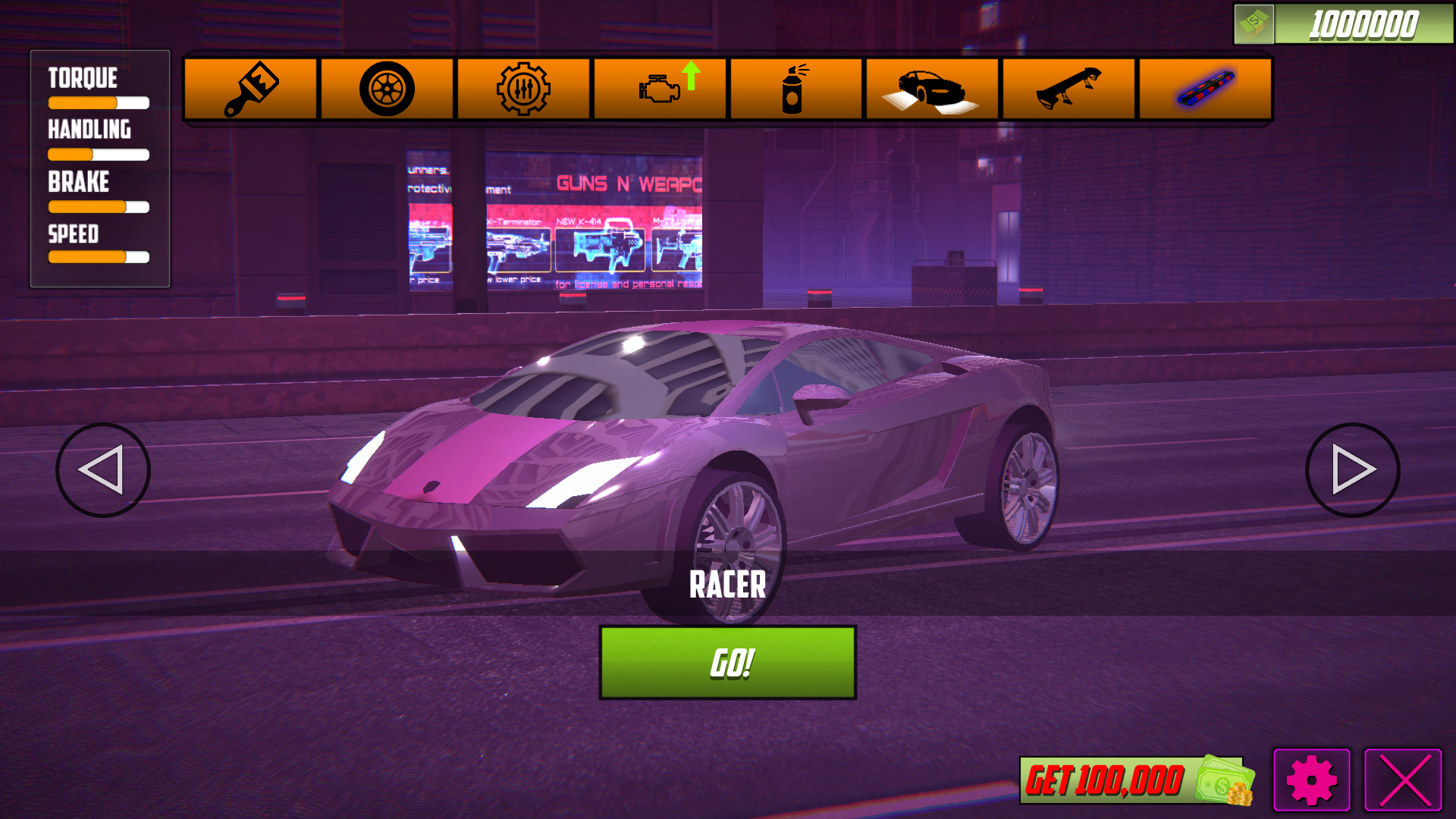1456x819 pixels.
Task: Click the TORQUE stat bar
Action: click(x=98, y=101)
